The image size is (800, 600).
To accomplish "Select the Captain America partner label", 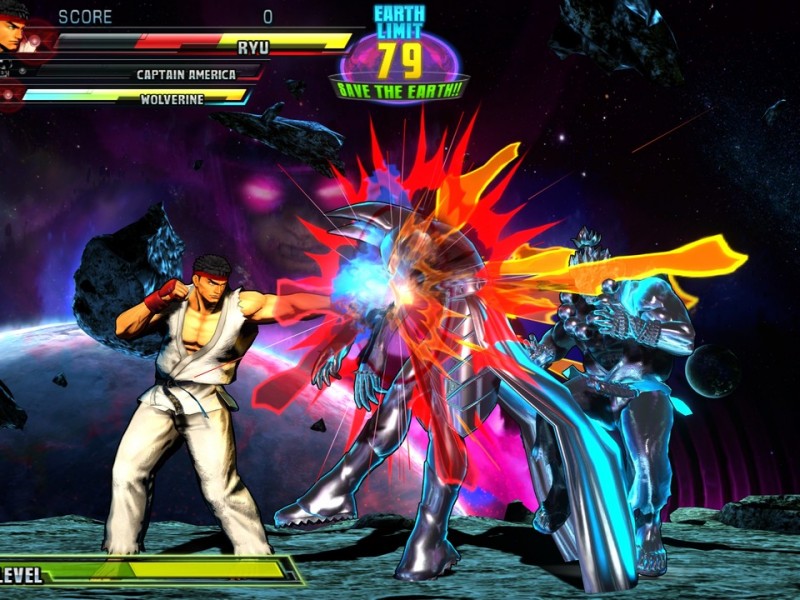I will 186,75.
